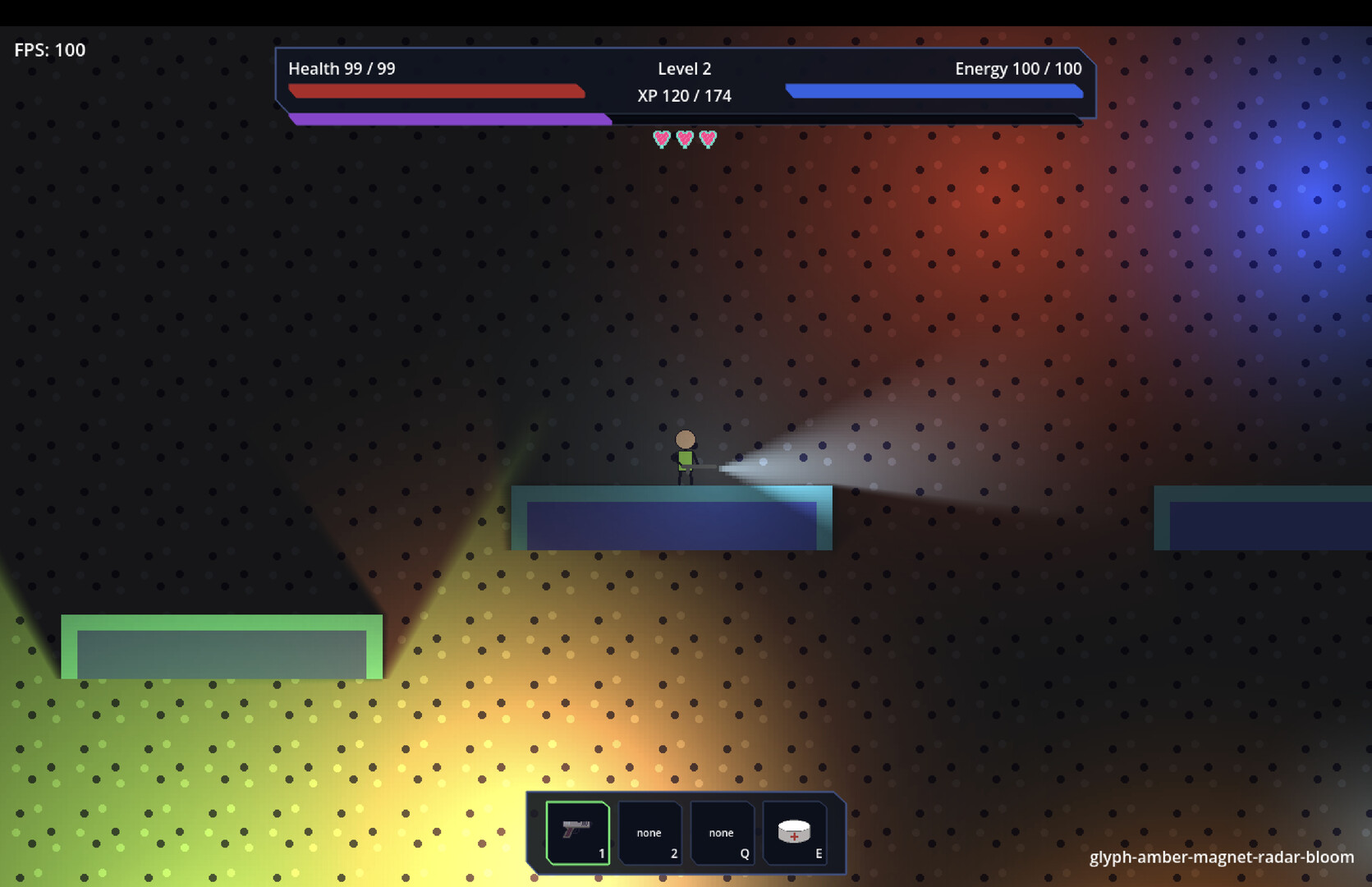Click the glyph-amber-magnet-radar-bloom seed text

coord(1220,857)
